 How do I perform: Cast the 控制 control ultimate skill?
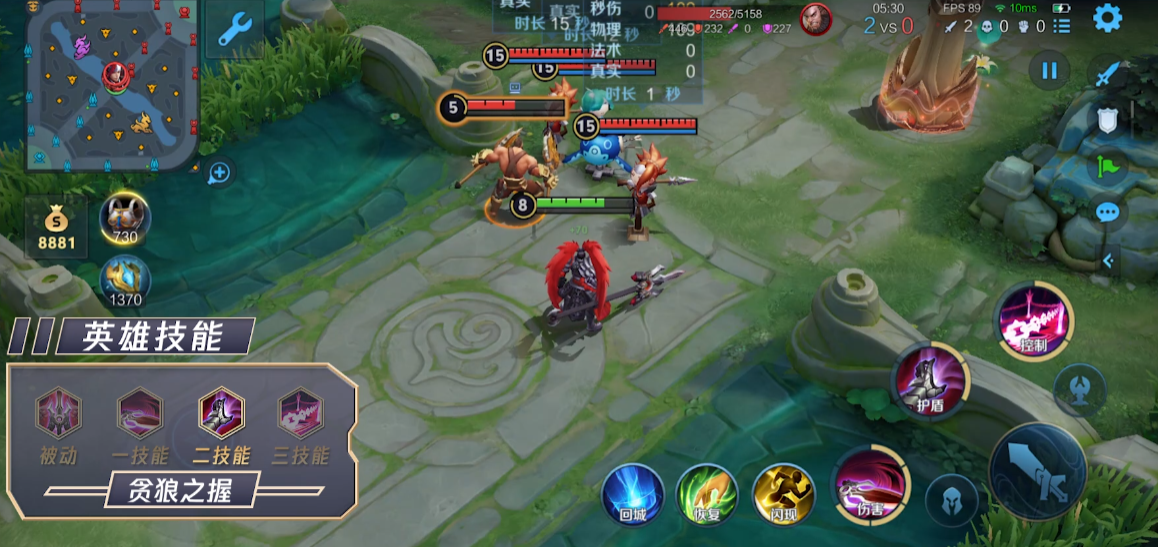1034,320
